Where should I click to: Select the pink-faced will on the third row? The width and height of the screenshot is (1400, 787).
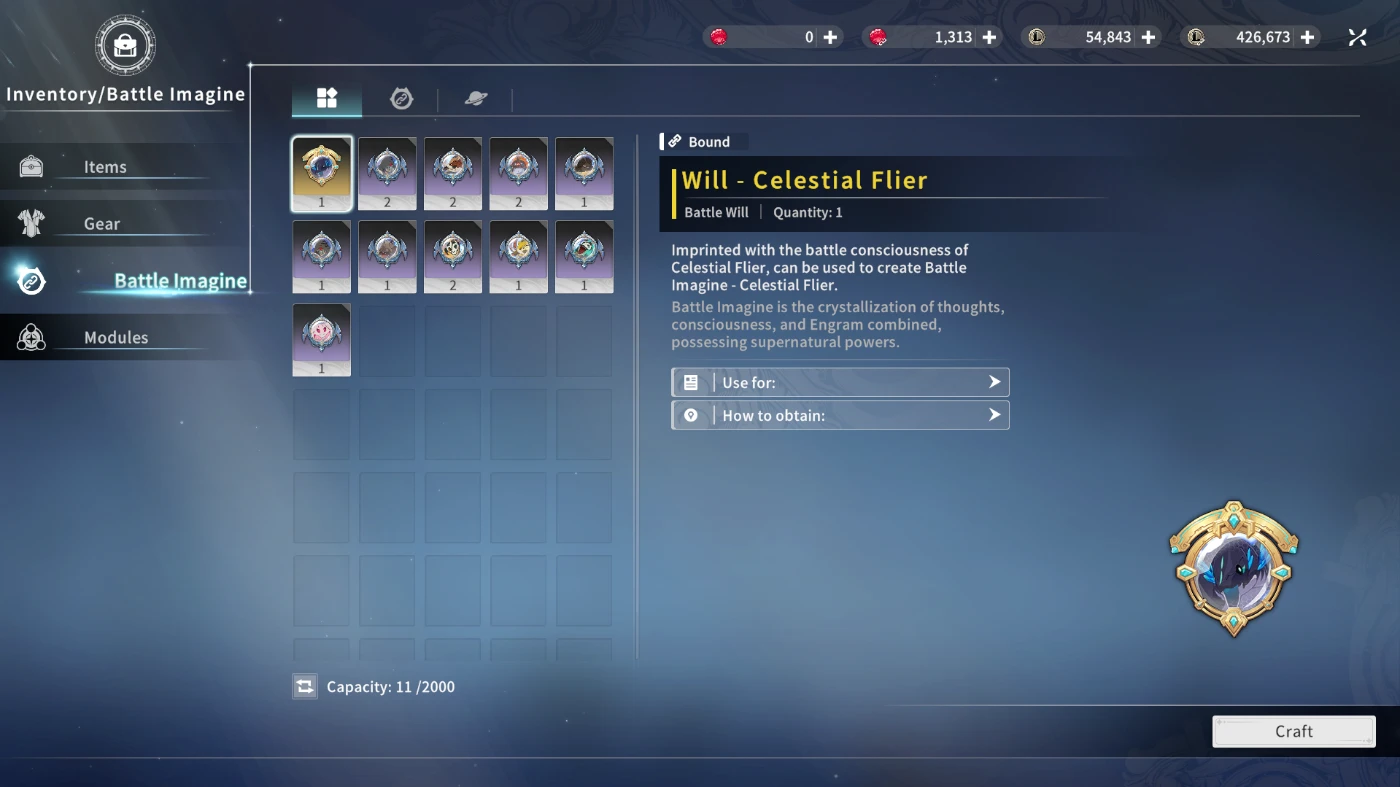click(322, 340)
